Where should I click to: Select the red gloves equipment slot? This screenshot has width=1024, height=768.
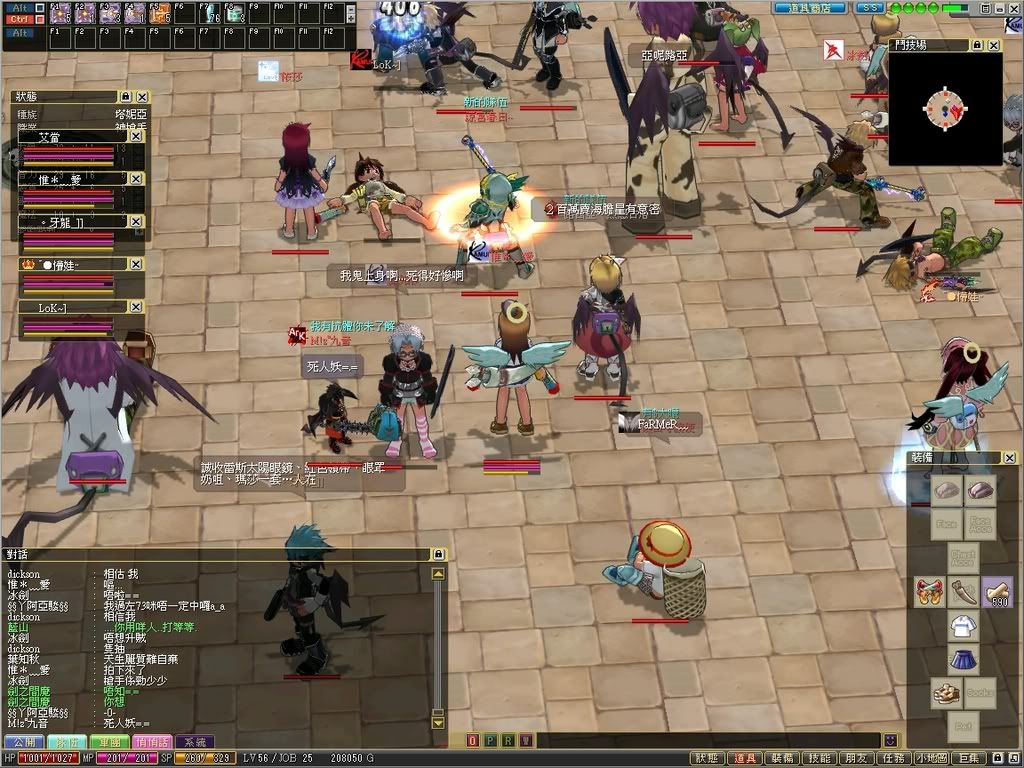coord(929,592)
